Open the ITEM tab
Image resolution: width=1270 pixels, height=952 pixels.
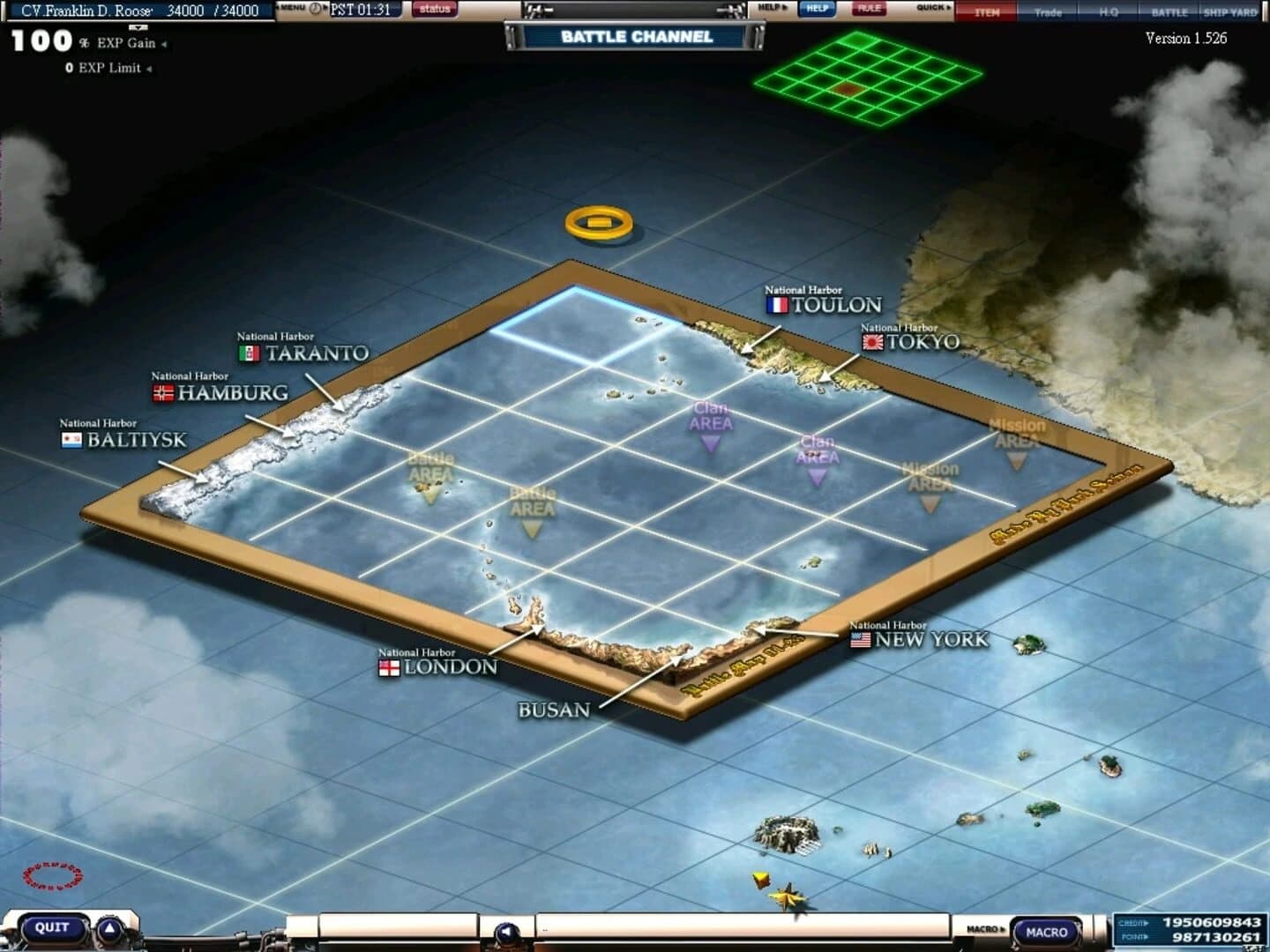988,12
